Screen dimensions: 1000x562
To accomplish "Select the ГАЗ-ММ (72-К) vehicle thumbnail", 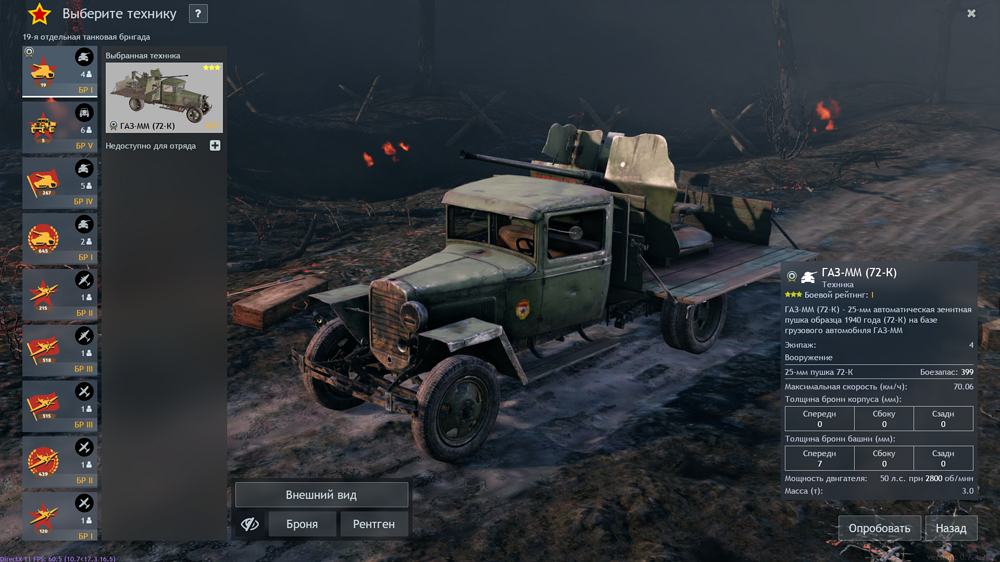I will point(164,97).
